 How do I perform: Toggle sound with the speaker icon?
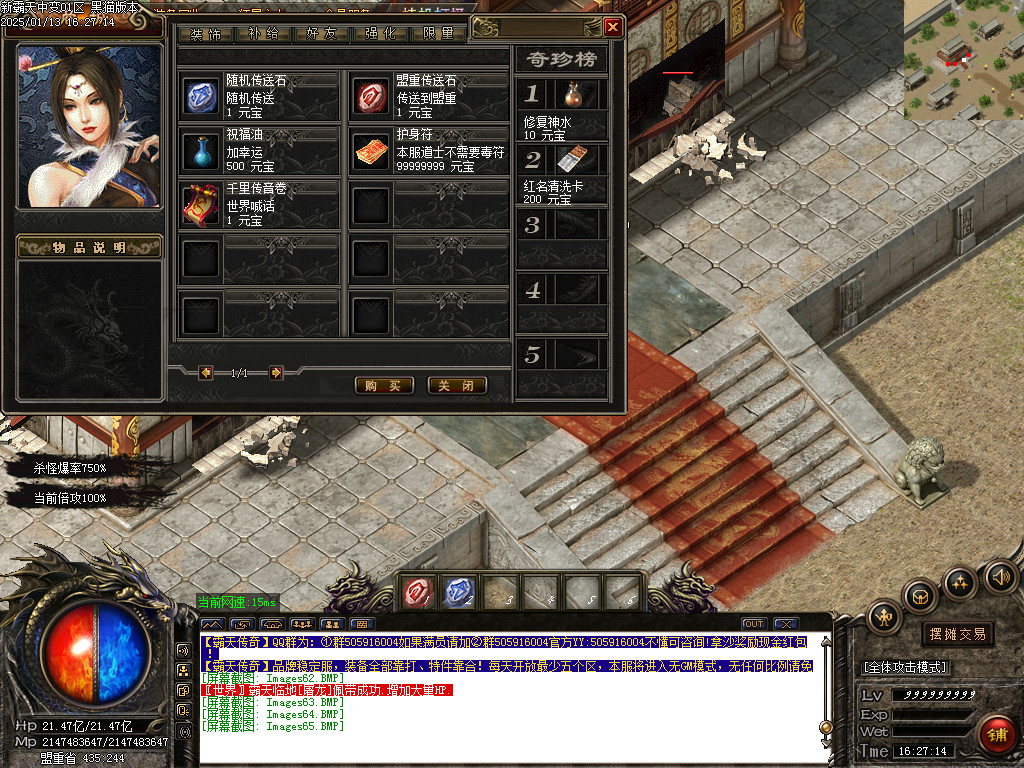coord(1000,576)
